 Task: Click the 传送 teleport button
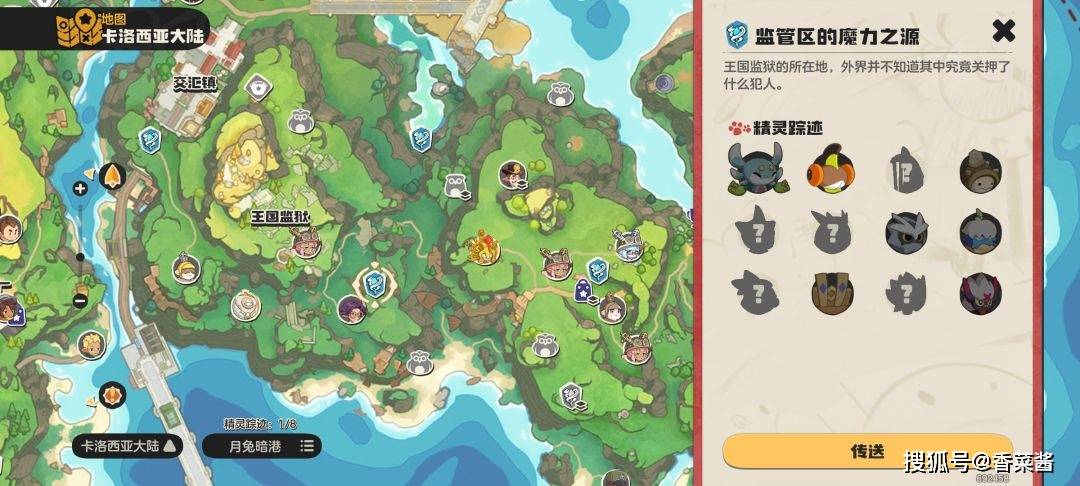867,451
